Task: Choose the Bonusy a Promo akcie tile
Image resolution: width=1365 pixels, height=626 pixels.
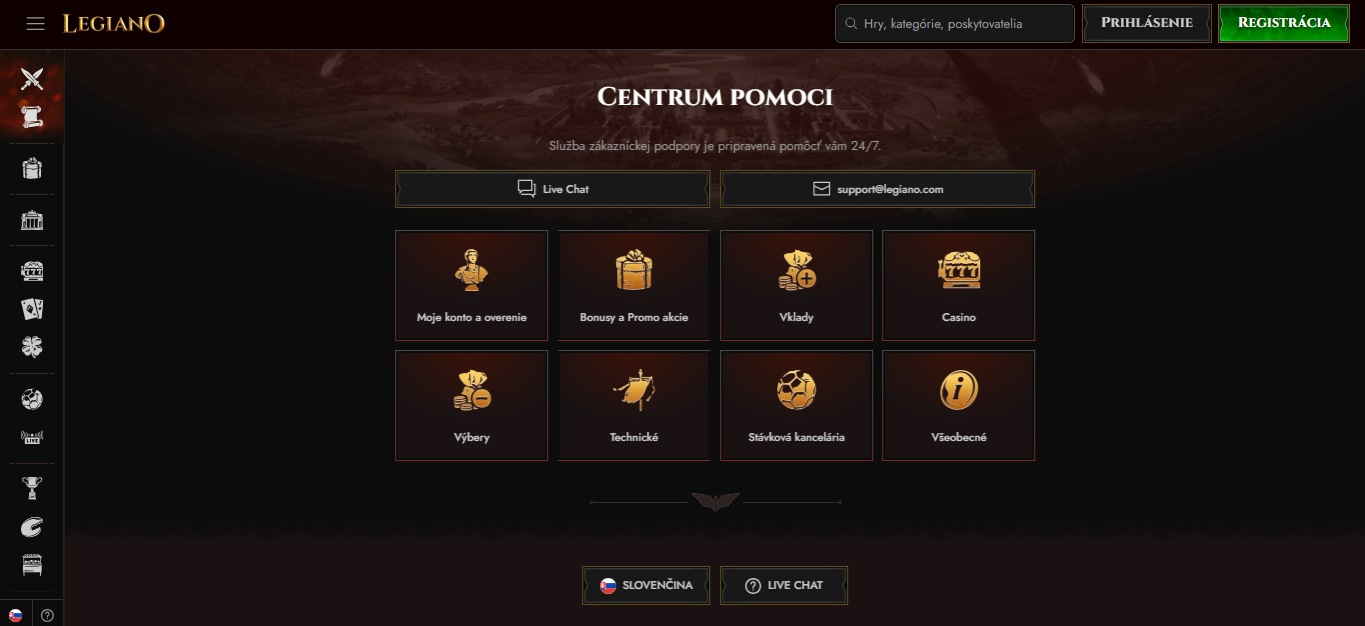Action: [x=634, y=285]
